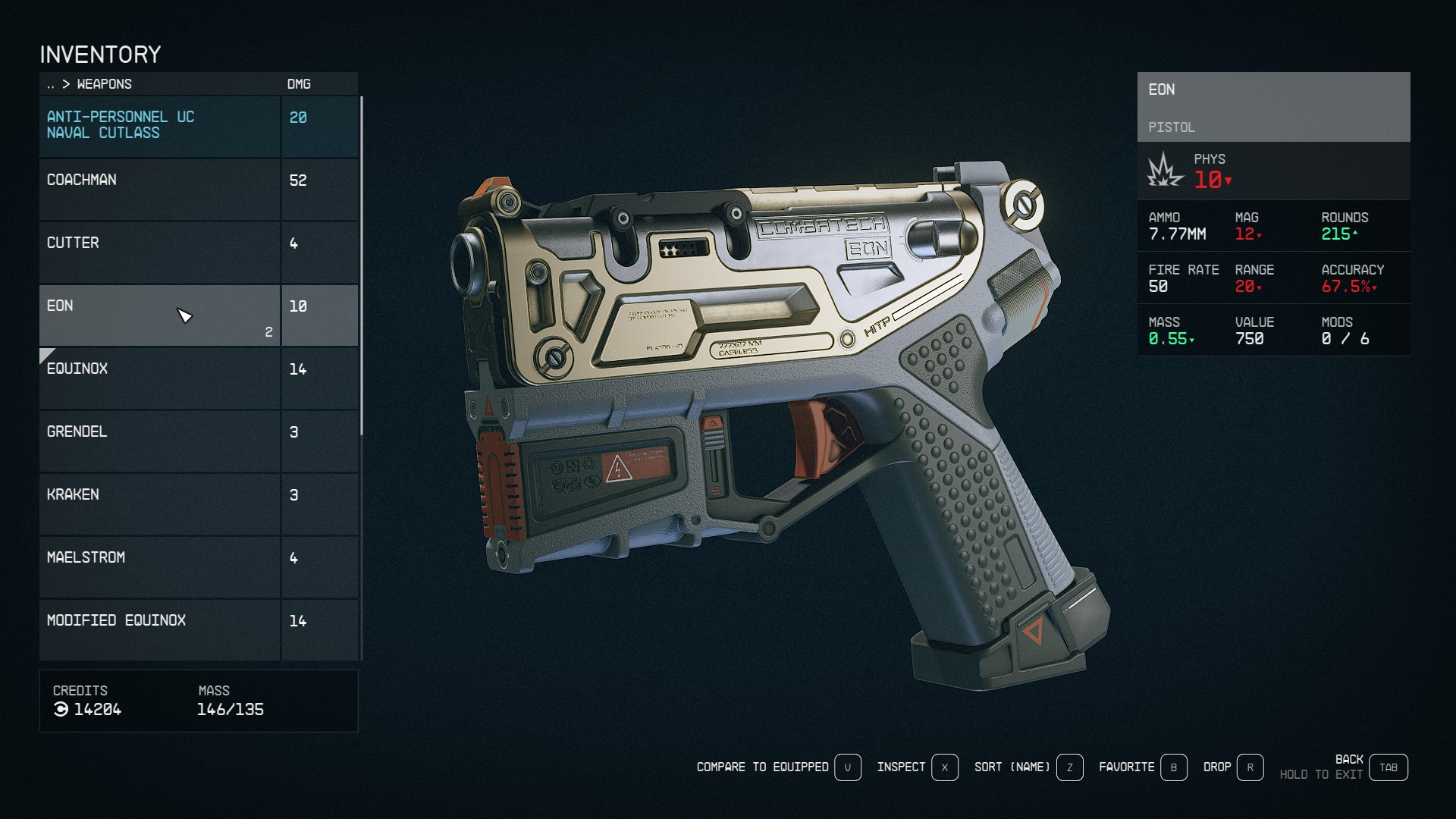Click the PISTOL type label
The width and height of the screenshot is (1456, 819).
point(1172,127)
